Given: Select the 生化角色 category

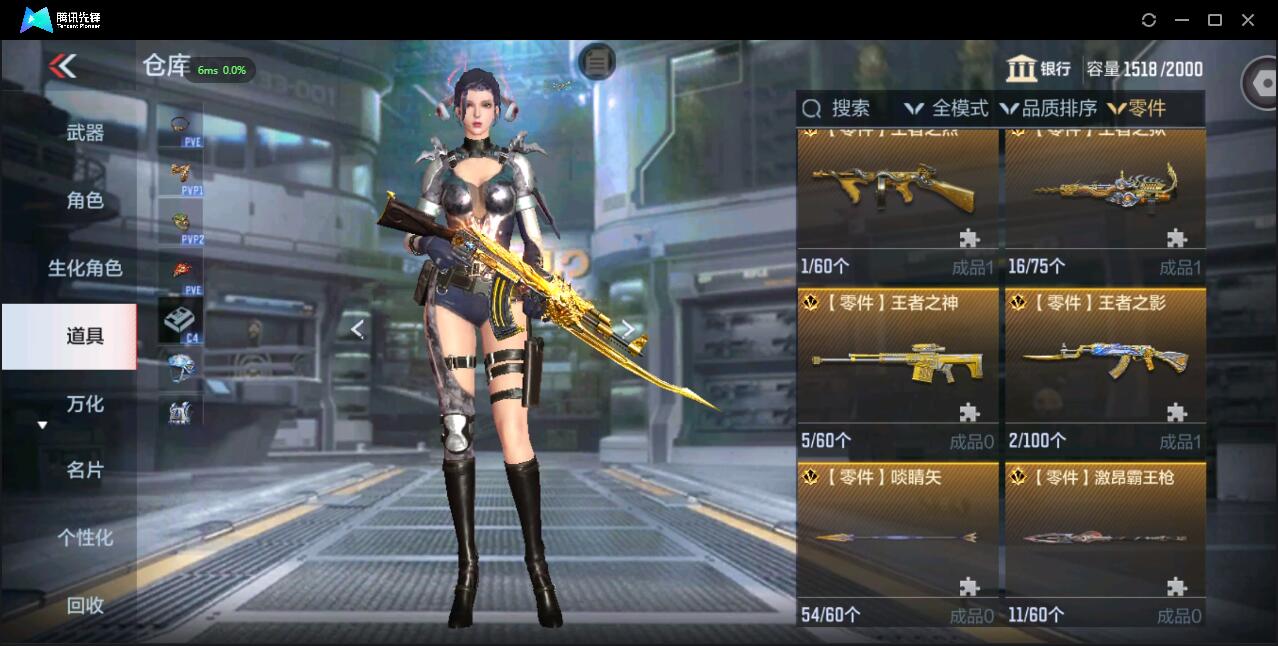Looking at the screenshot, I should (x=85, y=268).
